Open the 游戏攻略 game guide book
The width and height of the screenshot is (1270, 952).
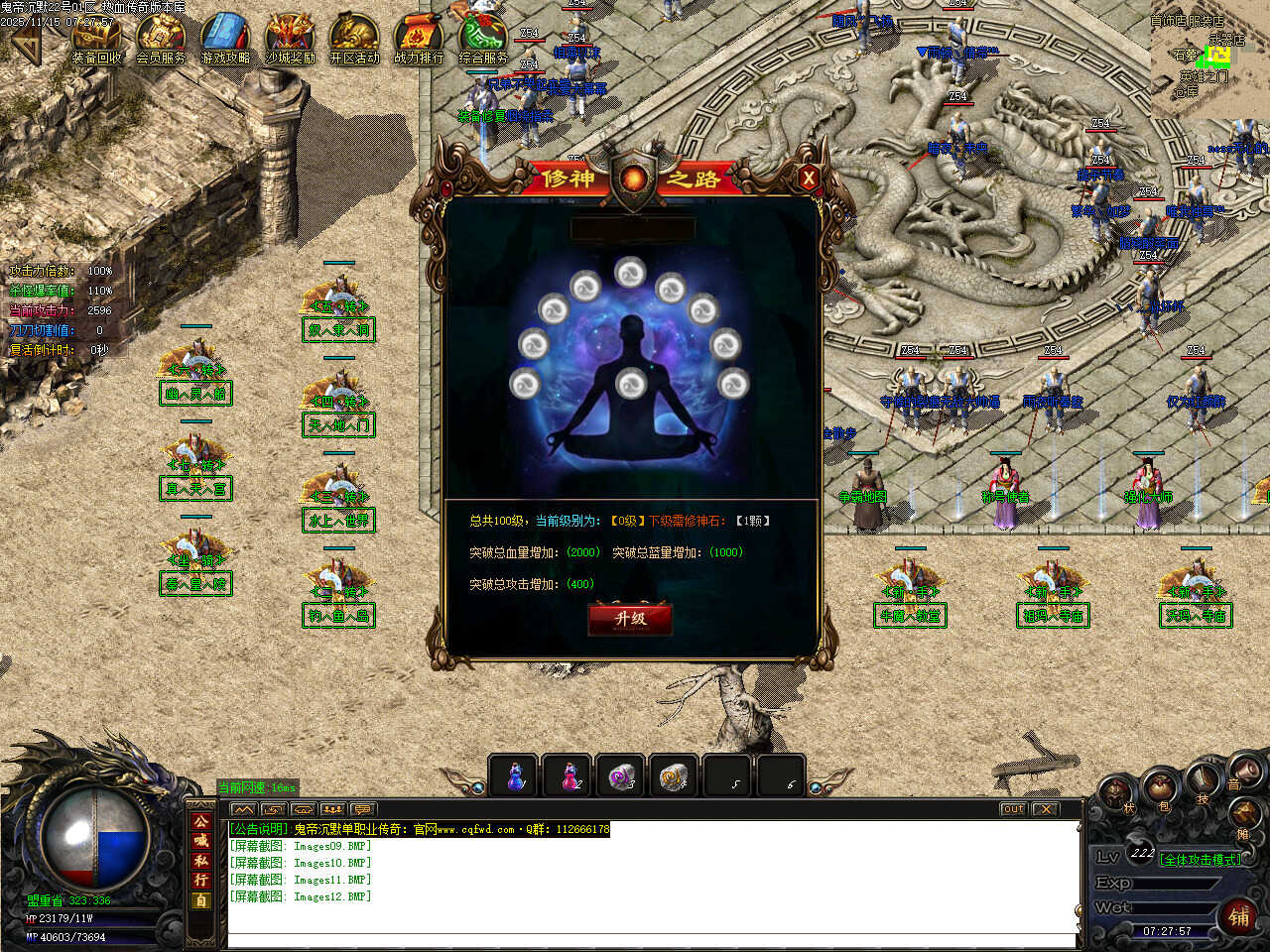[x=225, y=40]
